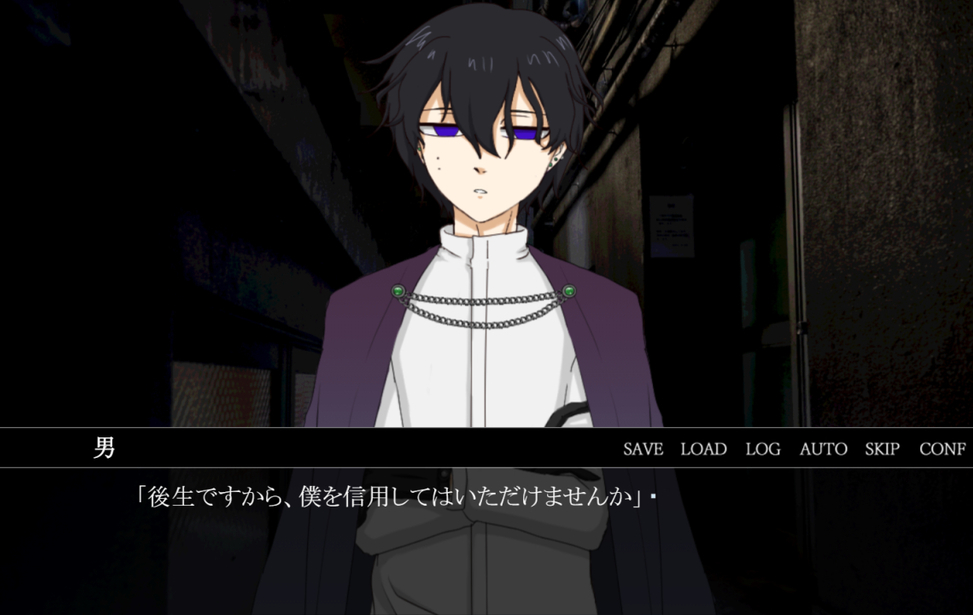Activate SKIP to fast-forward dialogue
The height and width of the screenshot is (615, 973).
882,449
